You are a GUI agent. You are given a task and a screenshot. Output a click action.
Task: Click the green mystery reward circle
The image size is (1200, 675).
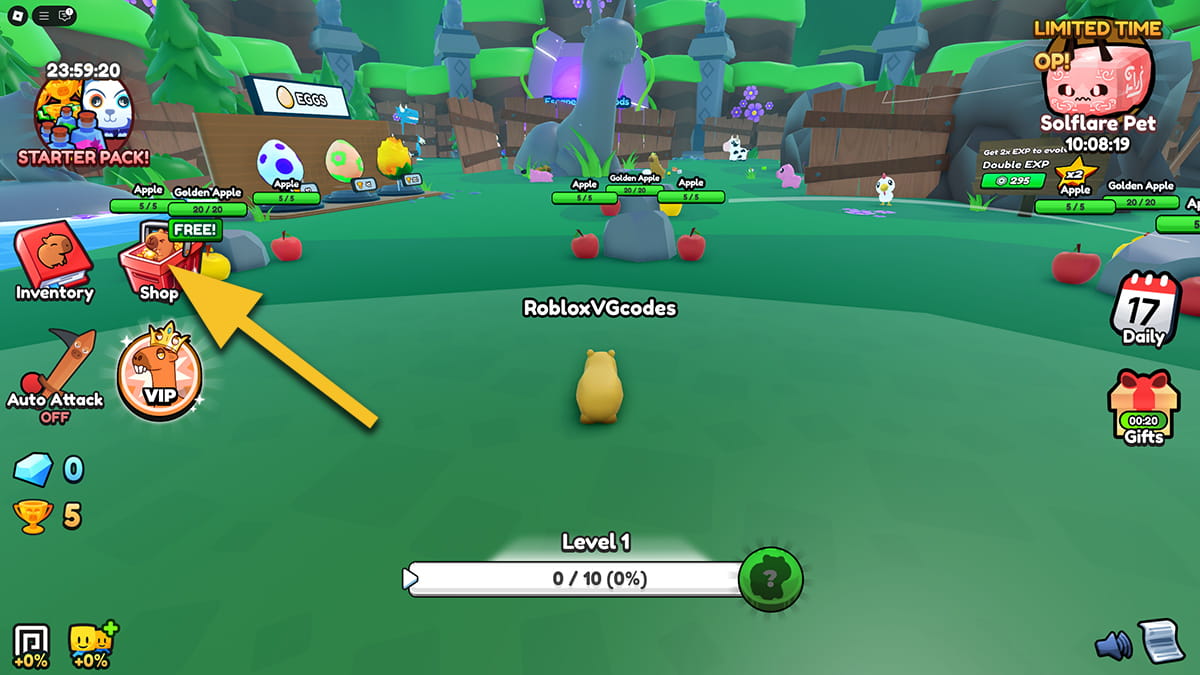tap(771, 578)
